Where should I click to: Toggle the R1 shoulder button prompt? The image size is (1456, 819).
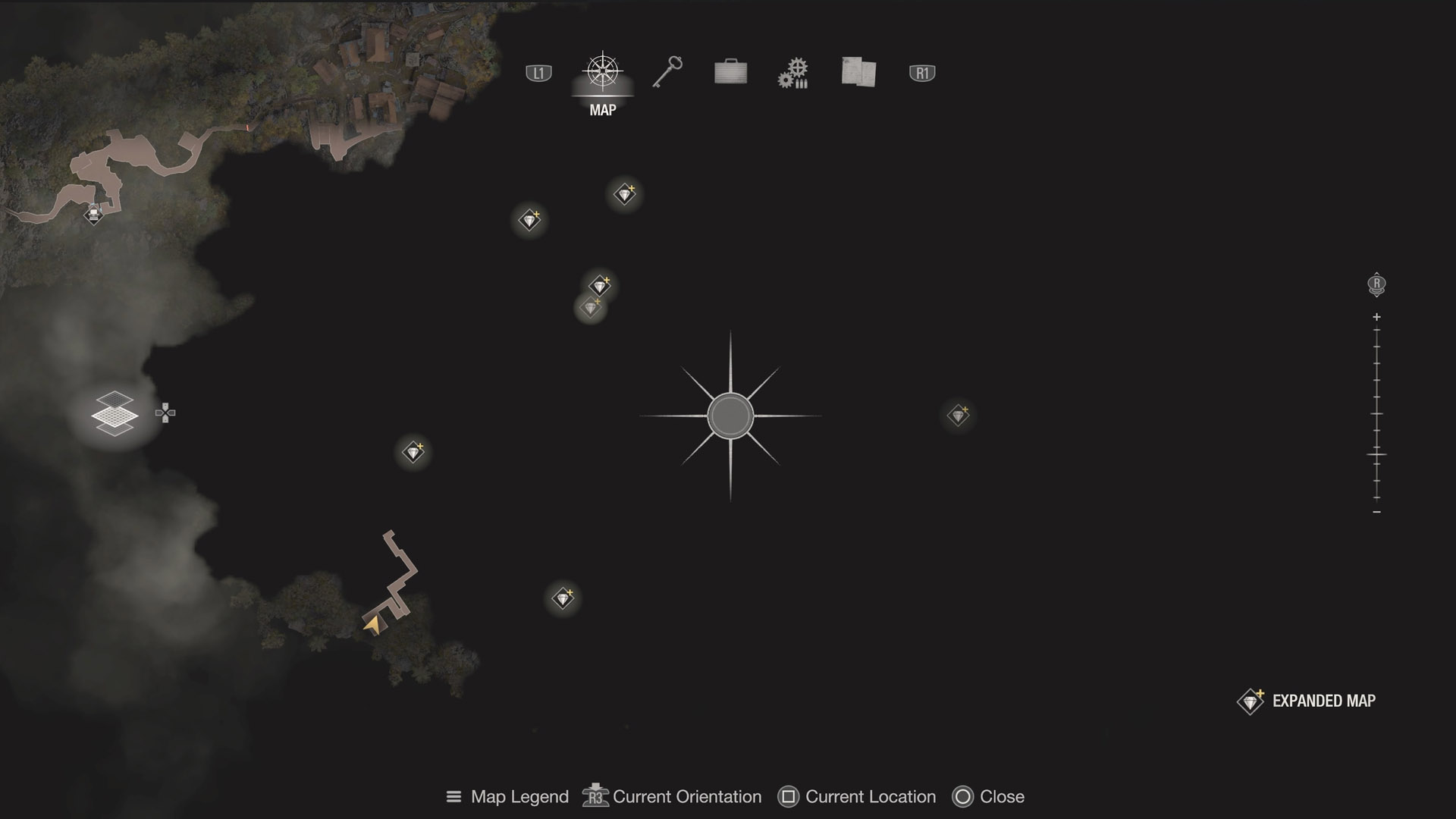click(x=922, y=72)
